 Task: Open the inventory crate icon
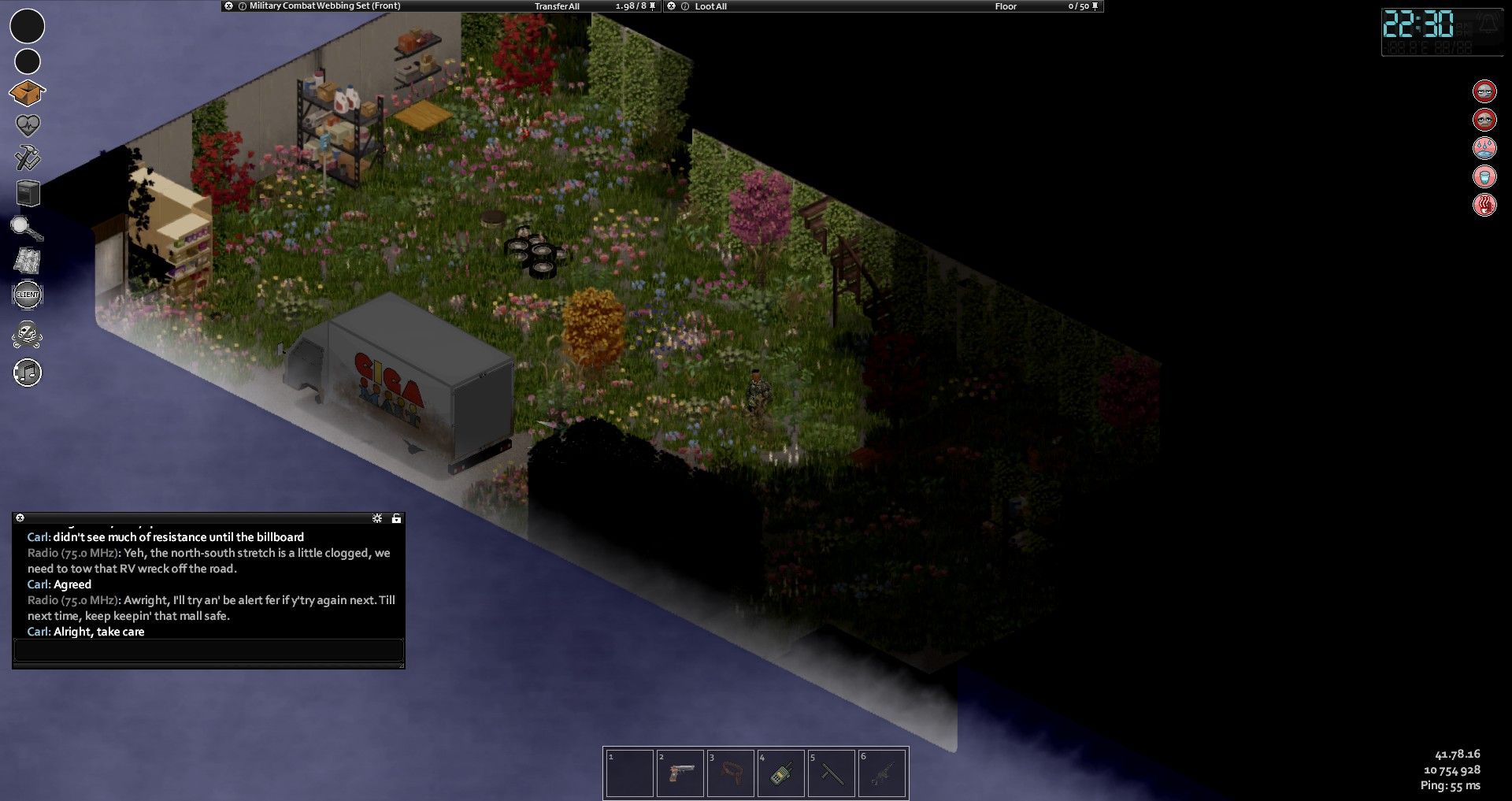pyautogui.click(x=27, y=93)
